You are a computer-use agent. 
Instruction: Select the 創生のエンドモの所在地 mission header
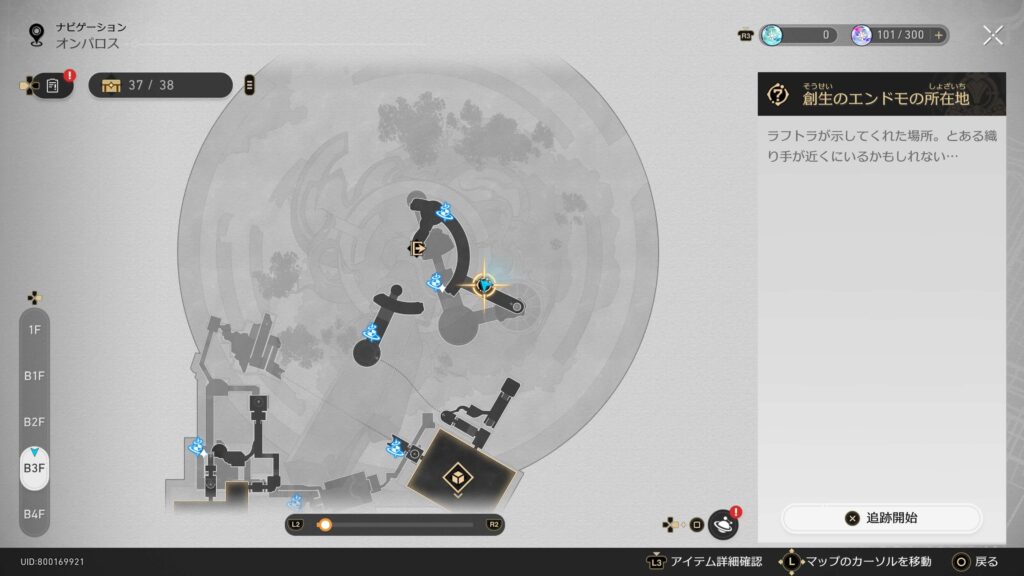pyautogui.click(x=880, y=95)
